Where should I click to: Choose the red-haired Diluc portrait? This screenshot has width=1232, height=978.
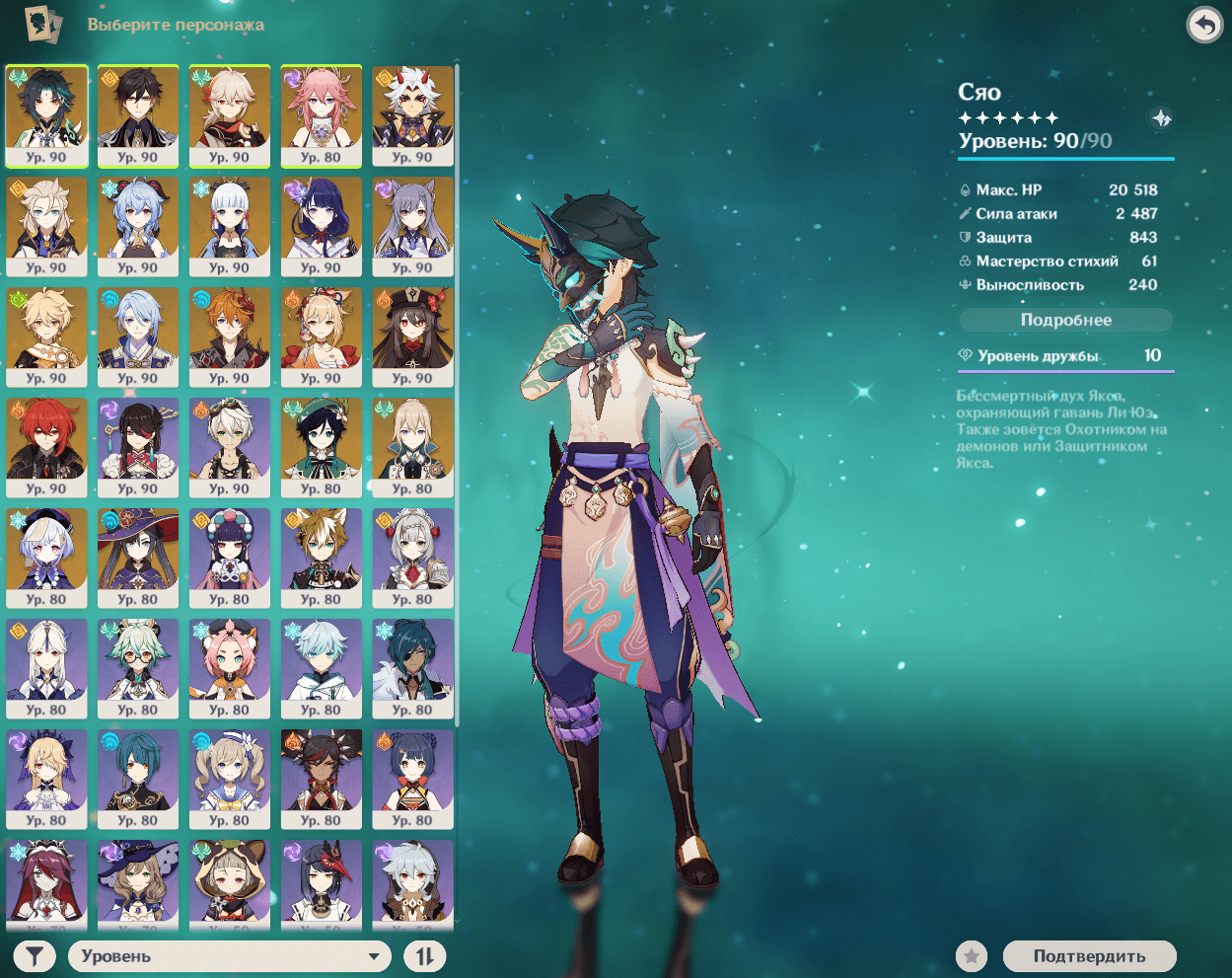(x=46, y=447)
